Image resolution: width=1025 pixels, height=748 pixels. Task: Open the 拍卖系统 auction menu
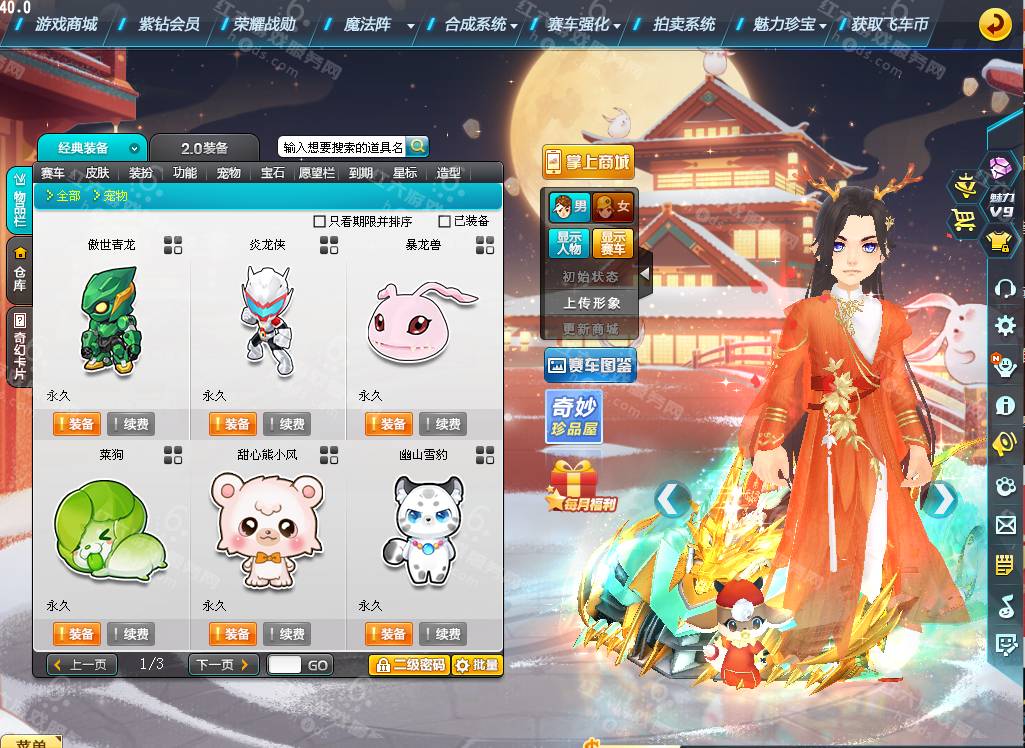(684, 24)
